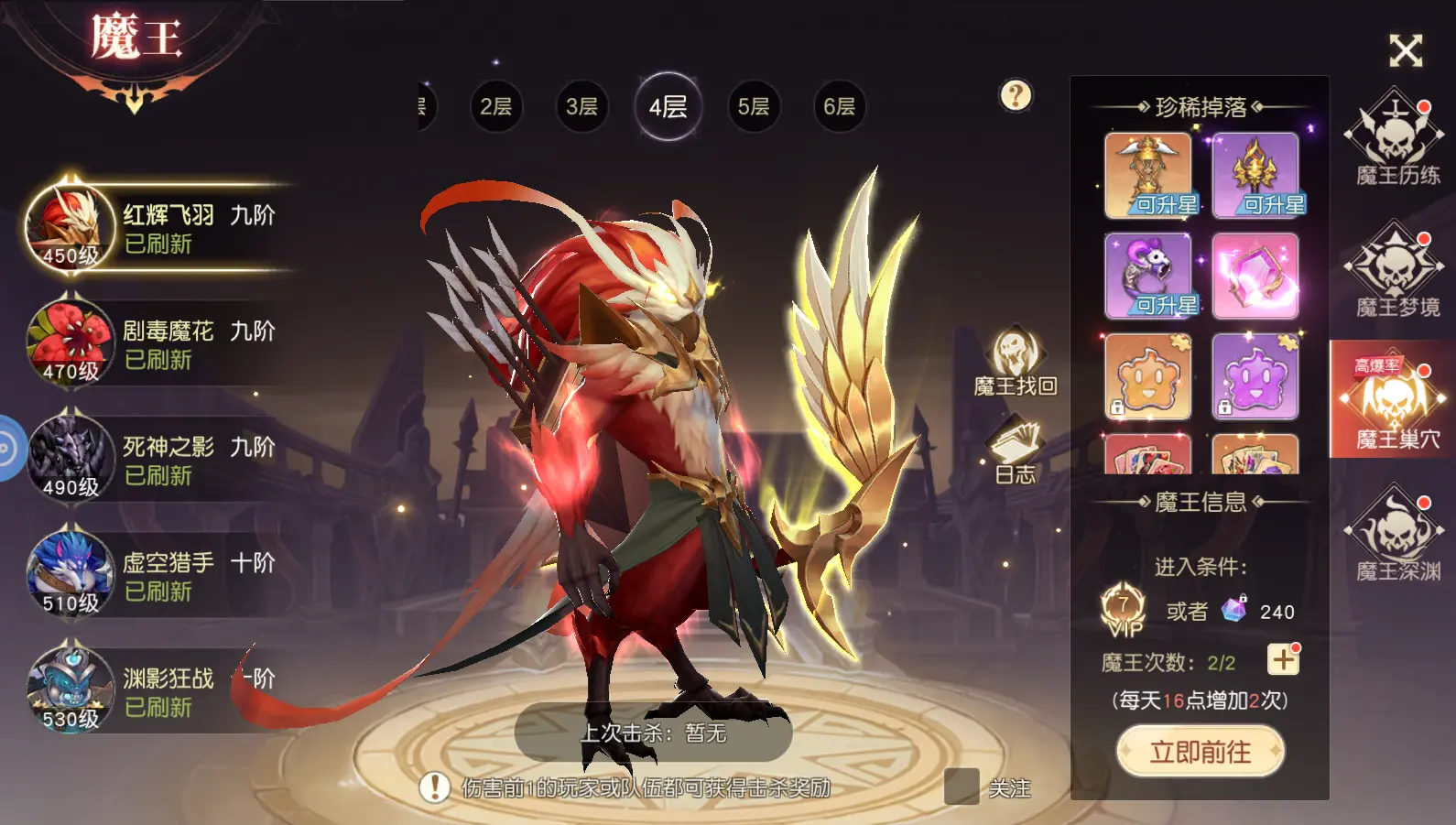Select boss 红辉飞羽 in the list
This screenshot has width=1456, height=825.
(156, 227)
